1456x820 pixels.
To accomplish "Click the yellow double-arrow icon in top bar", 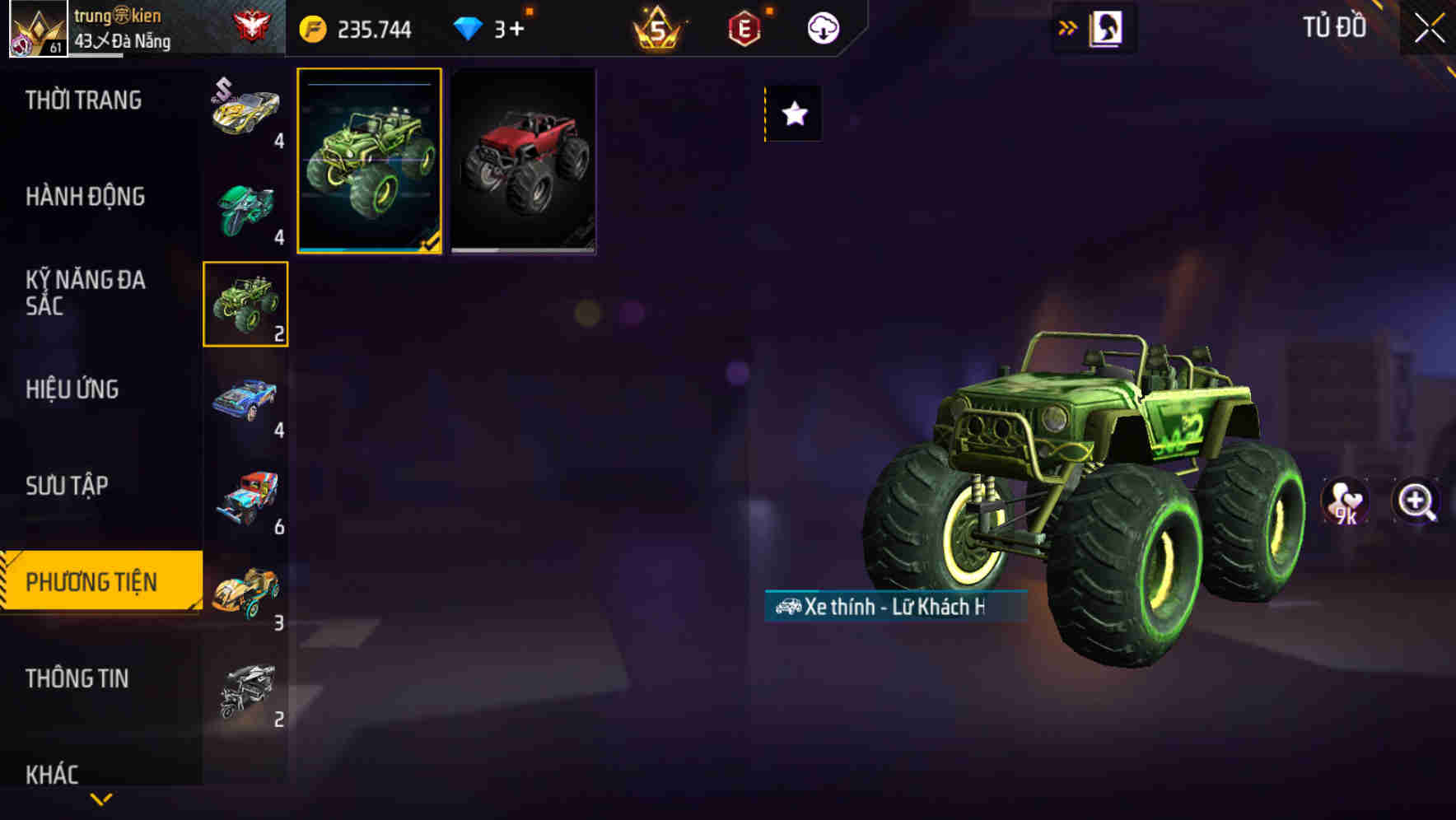I will pos(1066,26).
